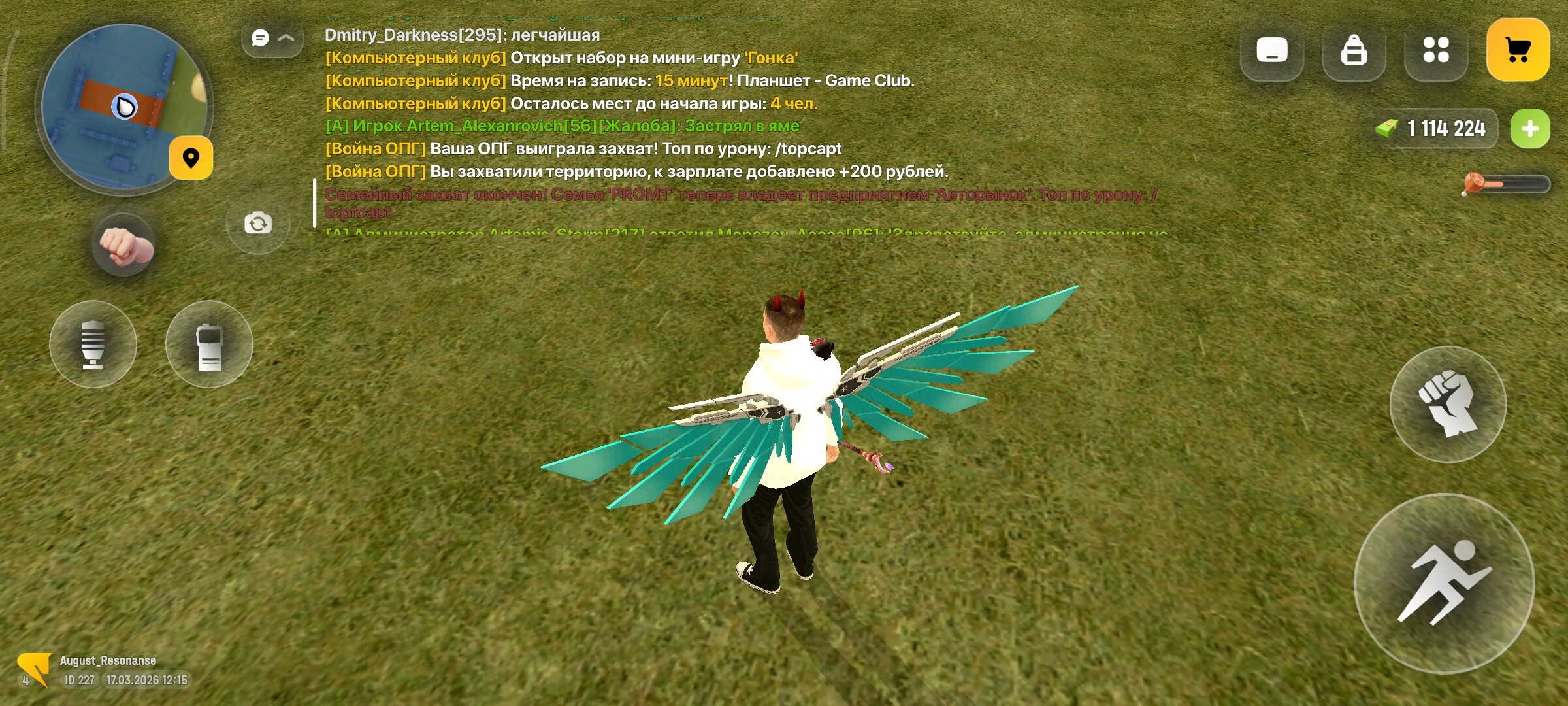Open the chat keyboard input icon
This screenshot has height=706, width=1568.
click(1272, 49)
